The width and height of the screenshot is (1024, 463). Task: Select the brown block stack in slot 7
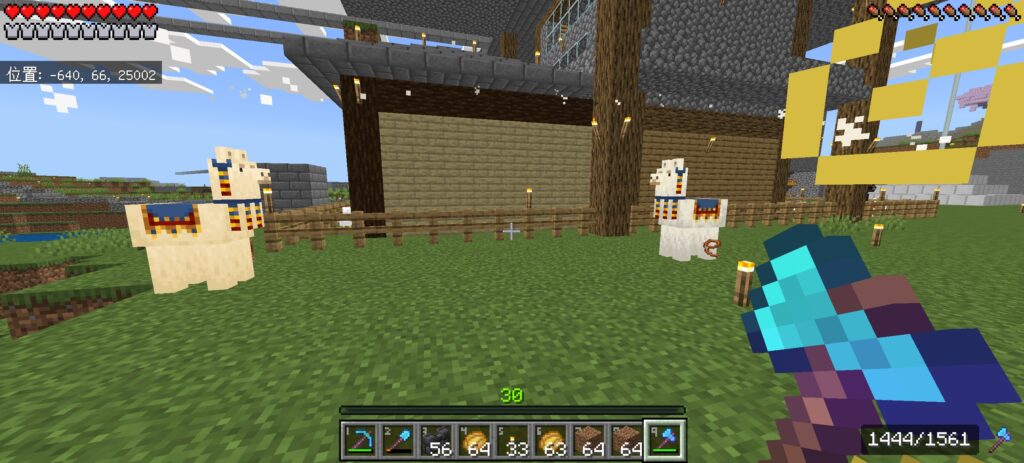click(588, 440)
